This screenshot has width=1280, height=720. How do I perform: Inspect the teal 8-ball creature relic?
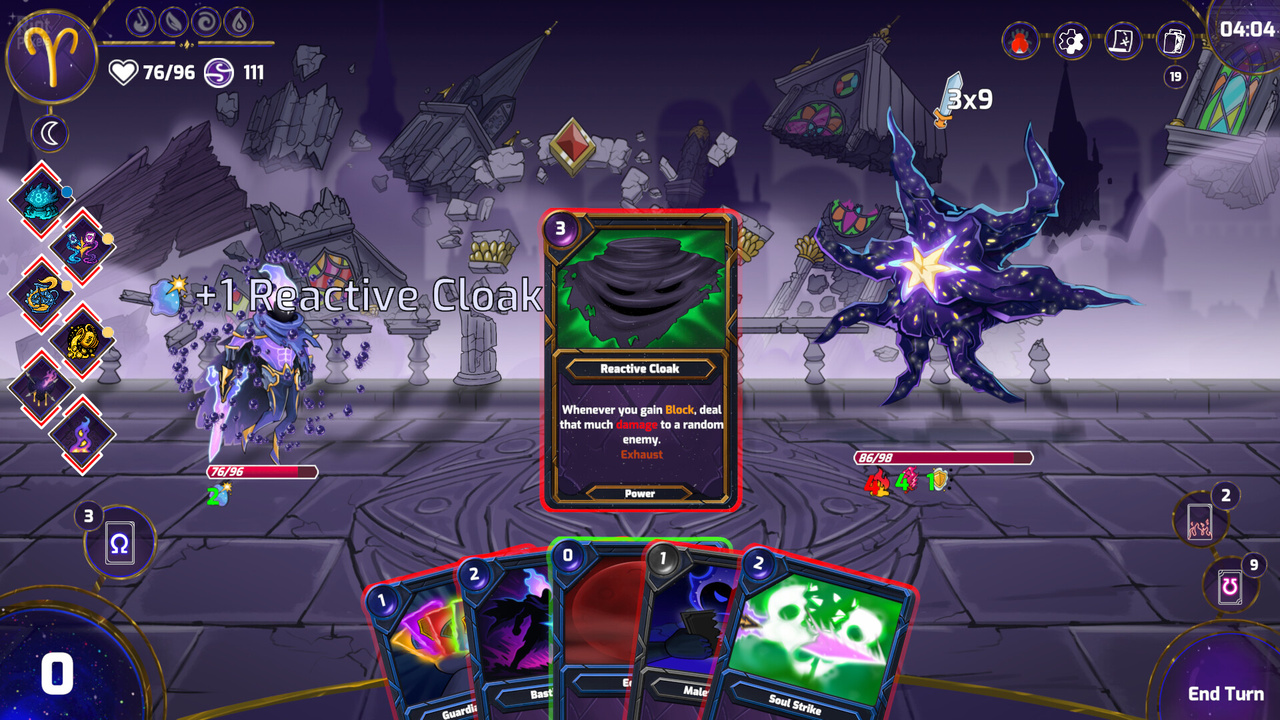point(42,197)
